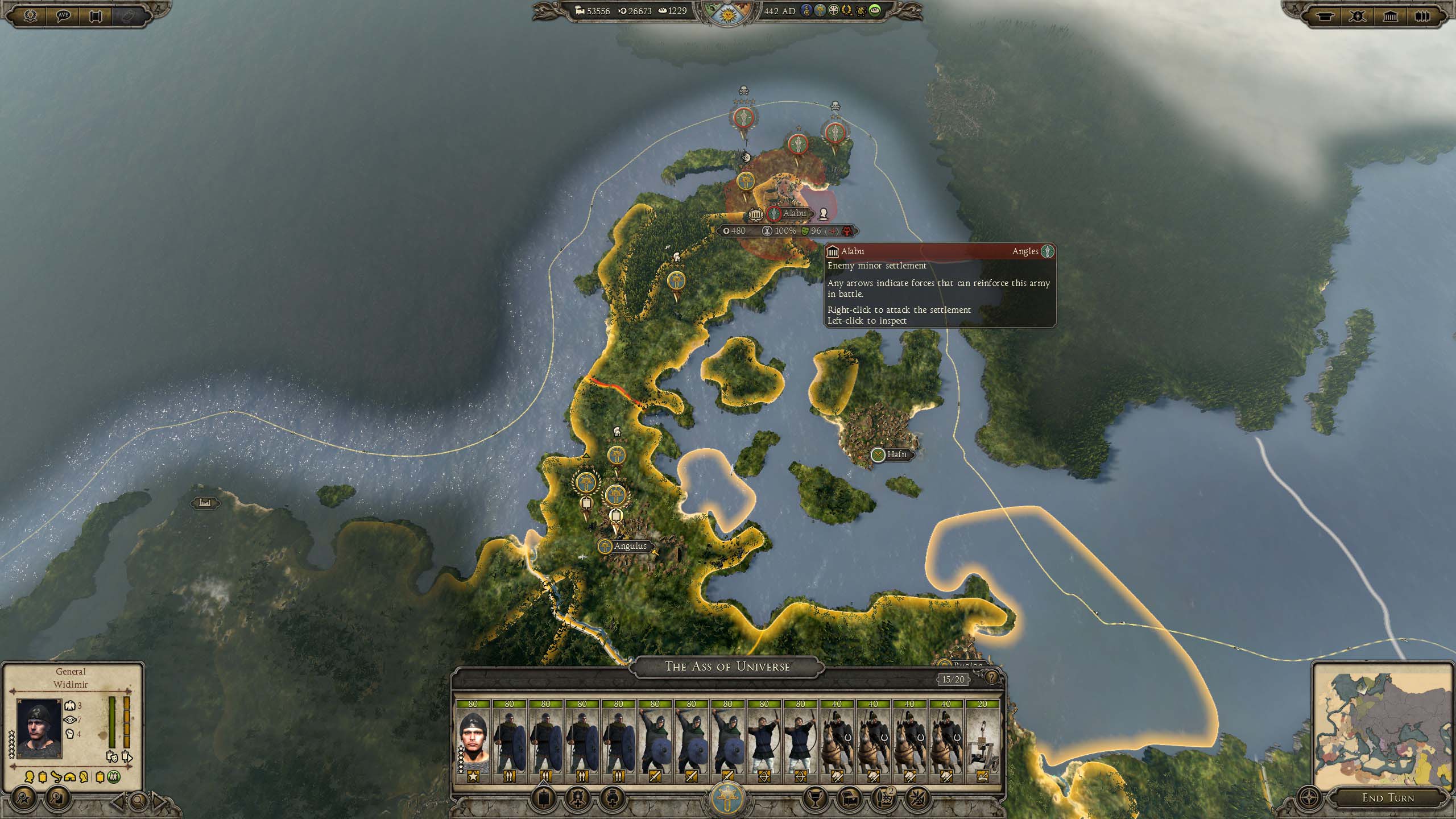Viewport: 1456px width, 819px height.
Task: Open the chalice icon button
Action: tap(816, 799)
